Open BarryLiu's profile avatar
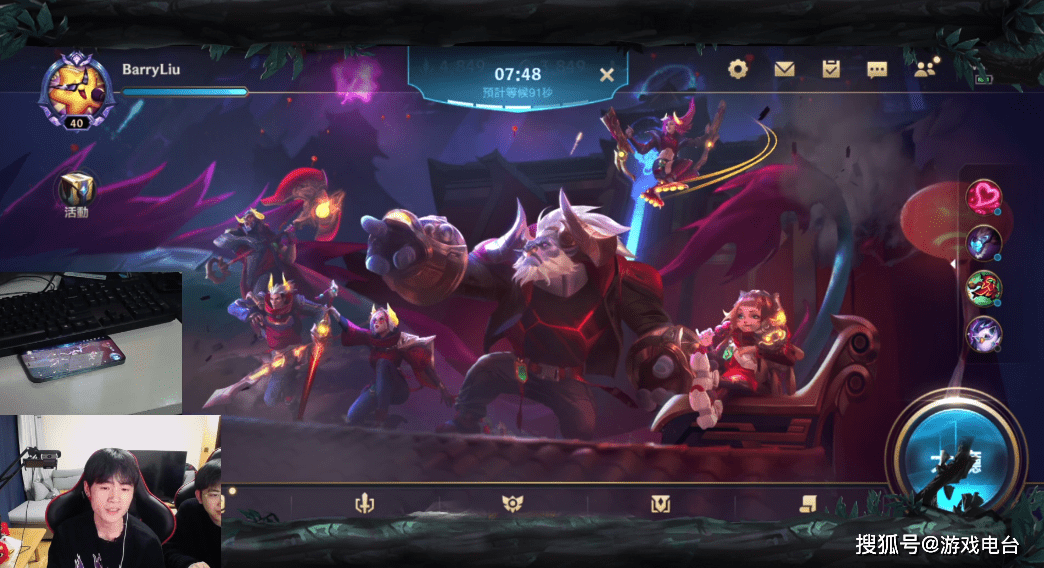This screenshot has height=568, width=1044. 77,88
